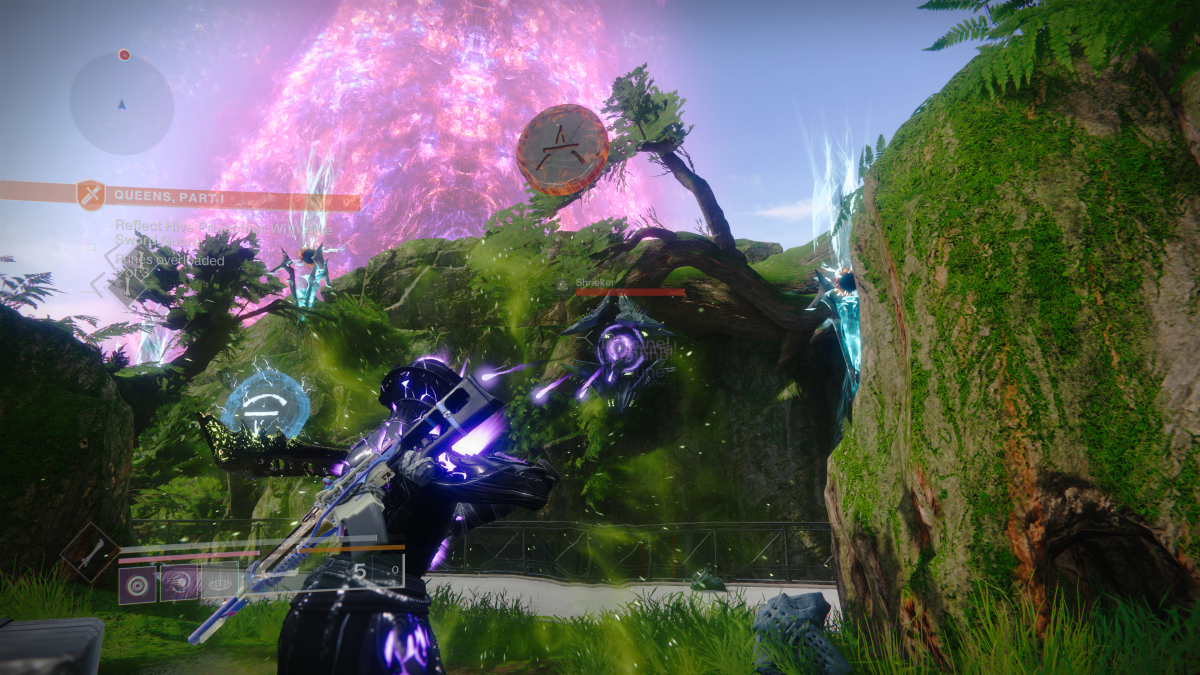This screenshot has height=675, width=1200.
Task: Activate the grenade ability with concentric rings
Action: coord(138,583)
